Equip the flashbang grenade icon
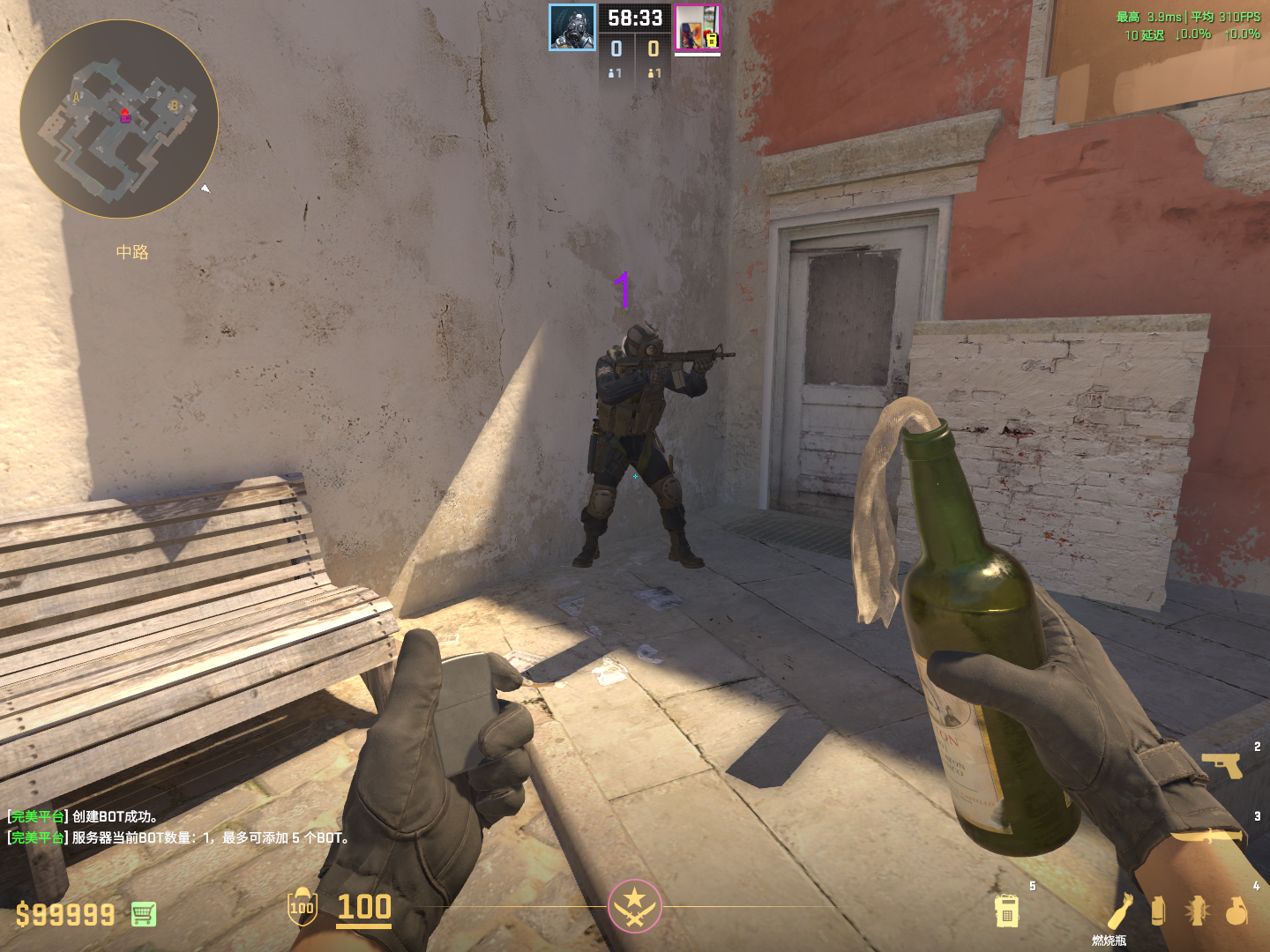 click(x=1197, y=911)
